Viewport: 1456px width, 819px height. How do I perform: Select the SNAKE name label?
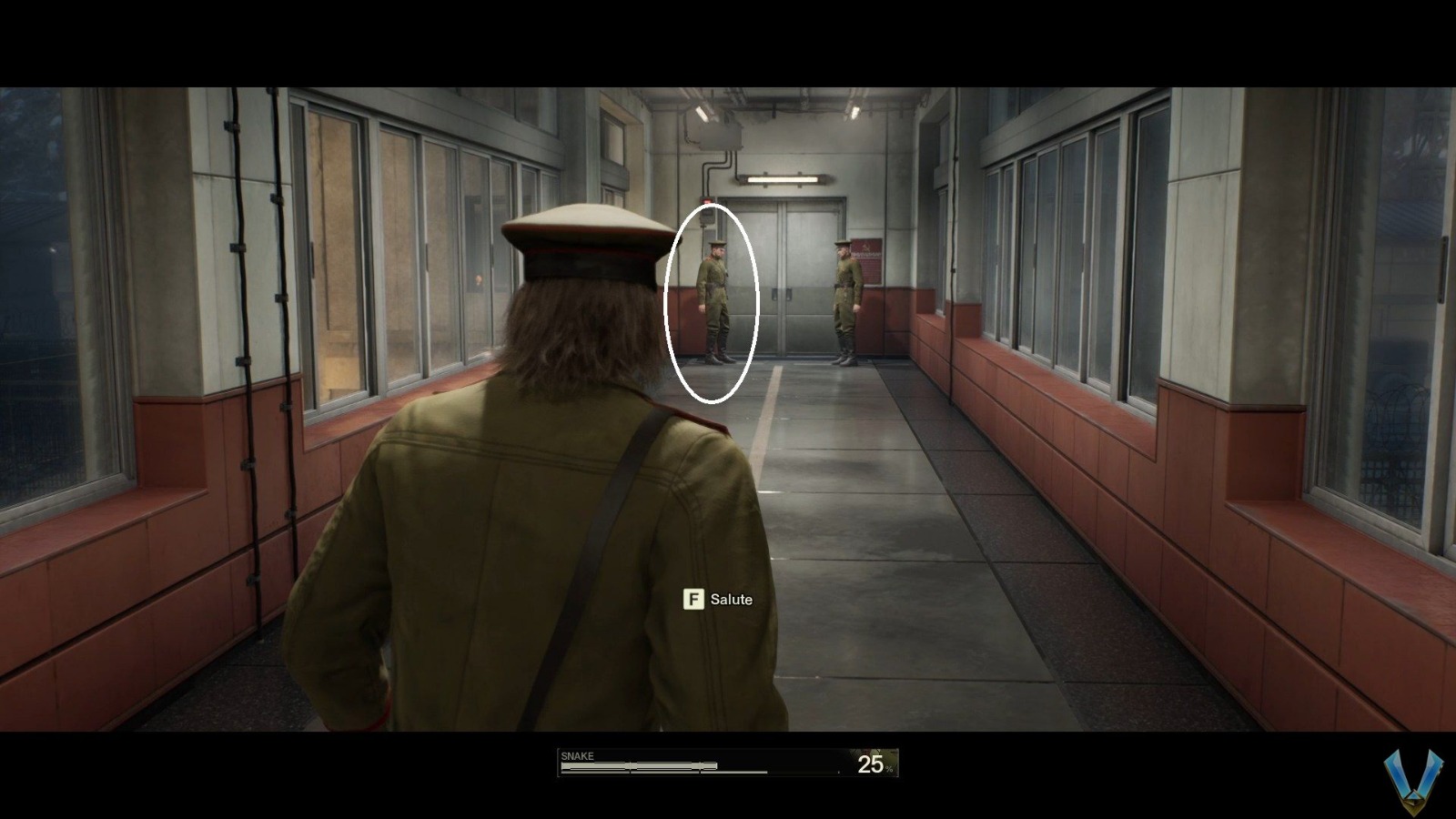click(x=577, y=755)
